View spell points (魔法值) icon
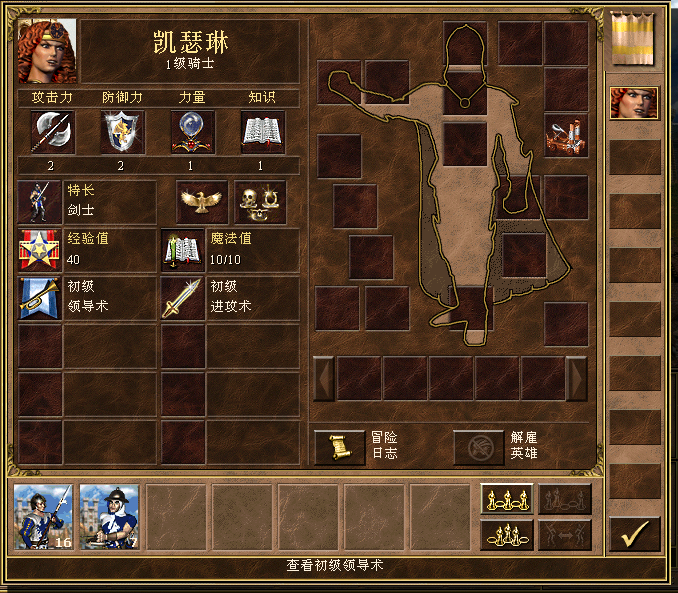Image resolution: width=678 pixels, height=593 pixels. (184, 250)
